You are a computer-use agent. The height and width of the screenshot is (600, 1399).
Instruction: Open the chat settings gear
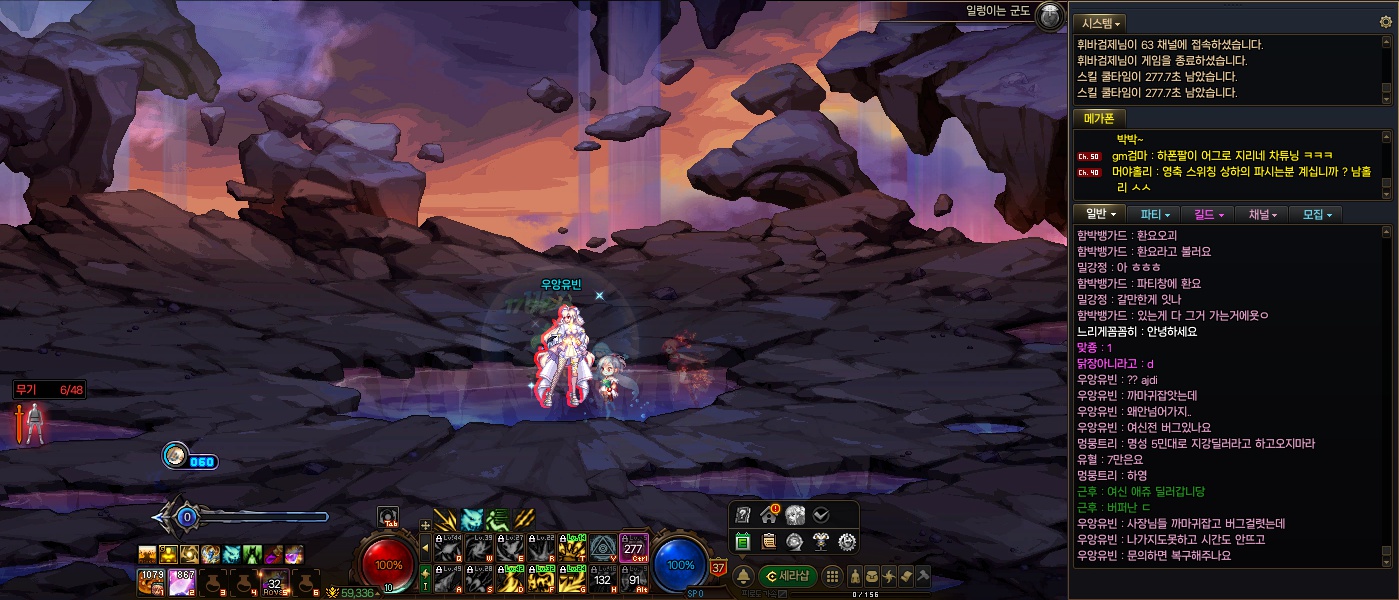click(1385, 22)
